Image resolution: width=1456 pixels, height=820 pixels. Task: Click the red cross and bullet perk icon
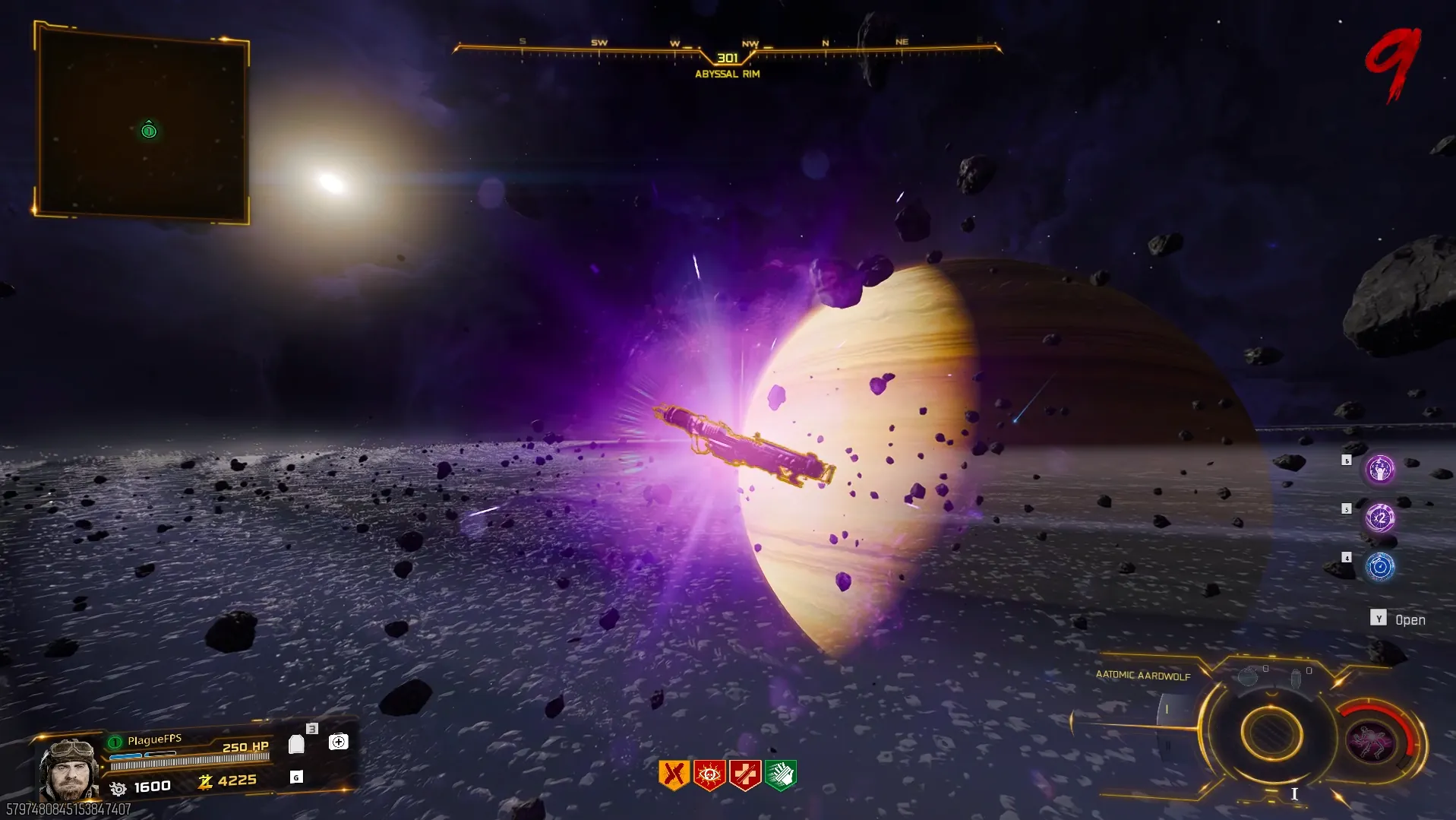tap(745, 774)
